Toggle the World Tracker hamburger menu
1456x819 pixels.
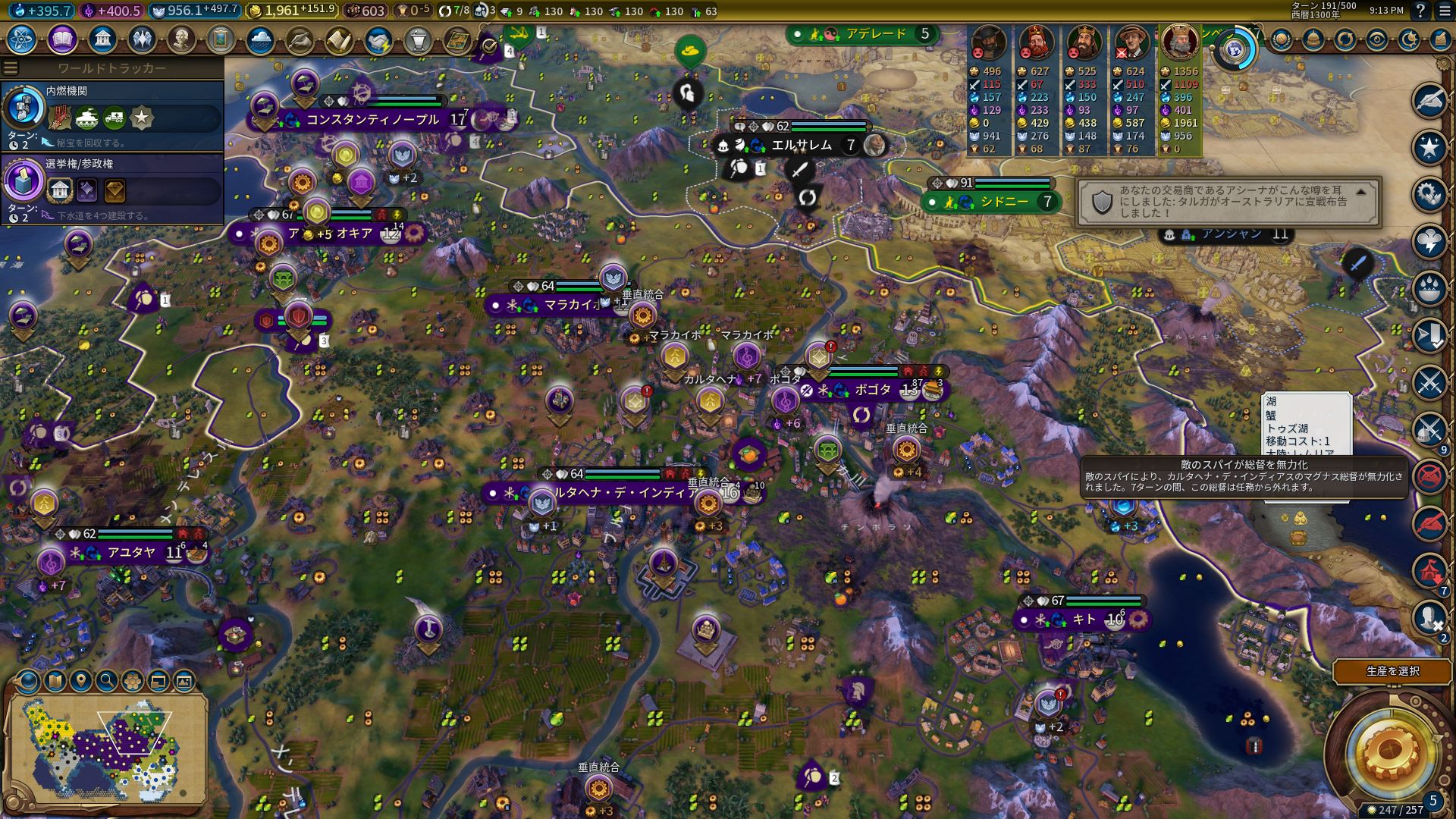(x=11, y=68)
